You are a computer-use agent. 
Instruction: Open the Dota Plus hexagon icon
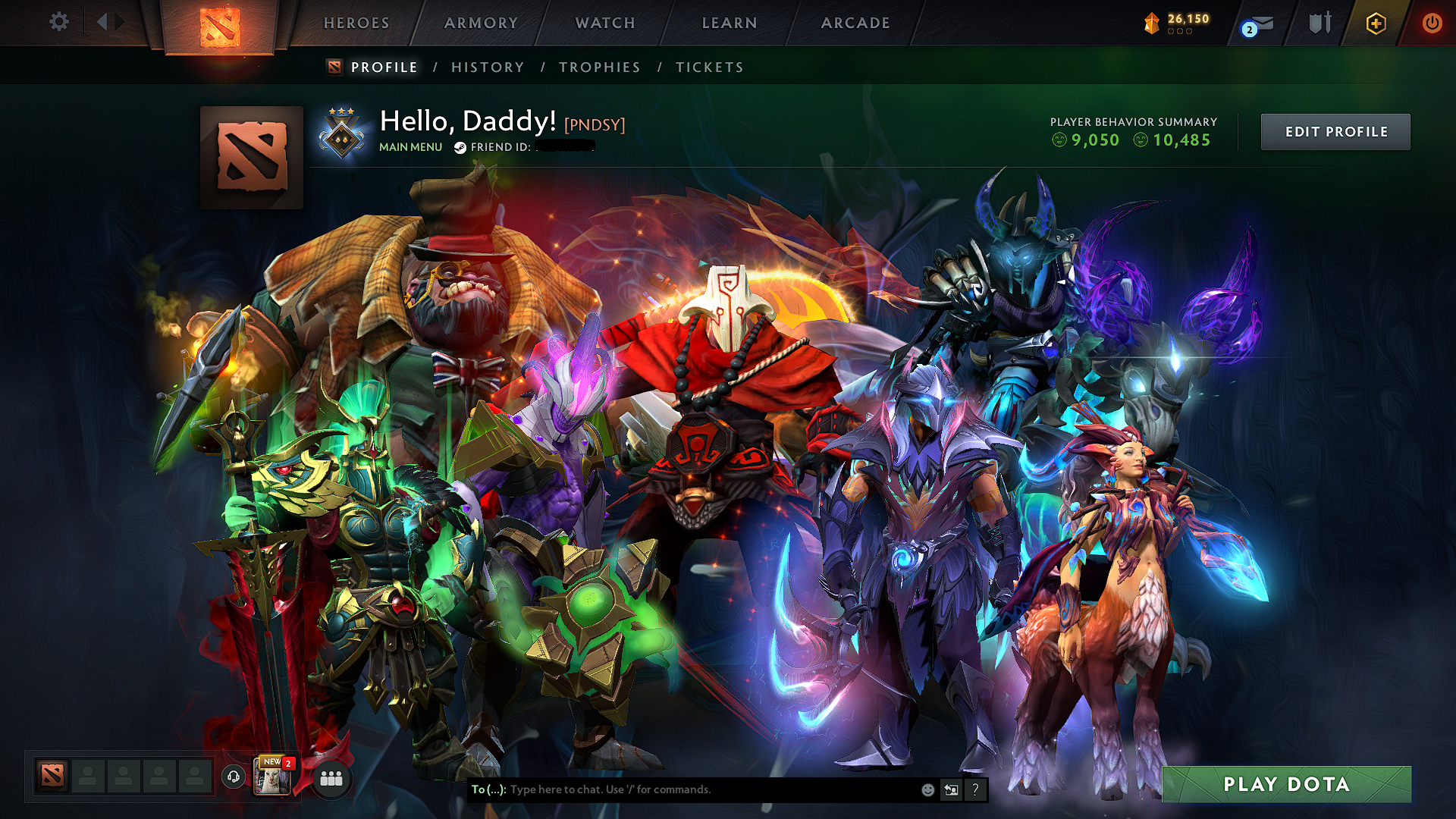click(1376, 23)
